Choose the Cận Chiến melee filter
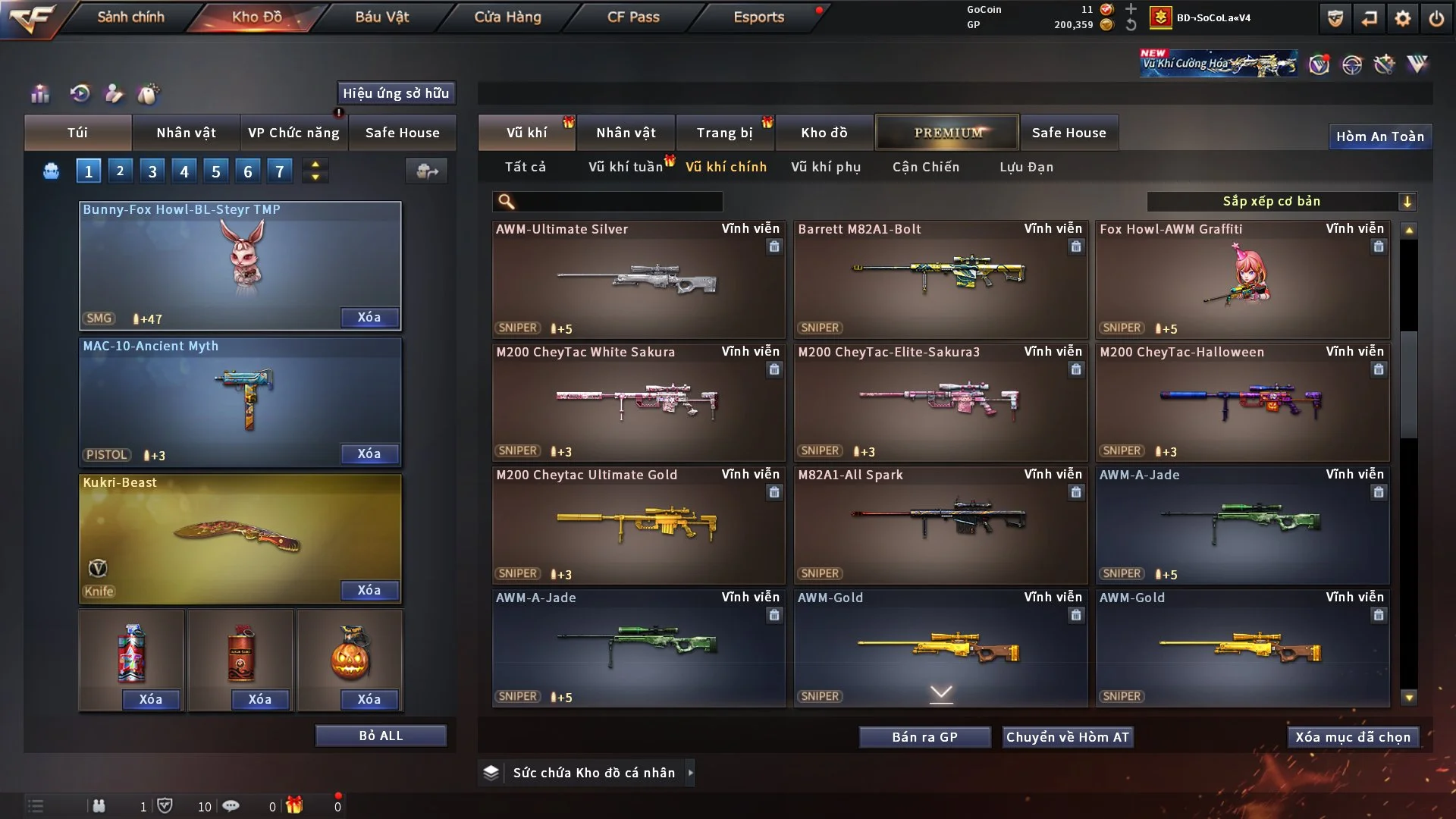The width and height of the screenshot is (1456, 819). 925,167
